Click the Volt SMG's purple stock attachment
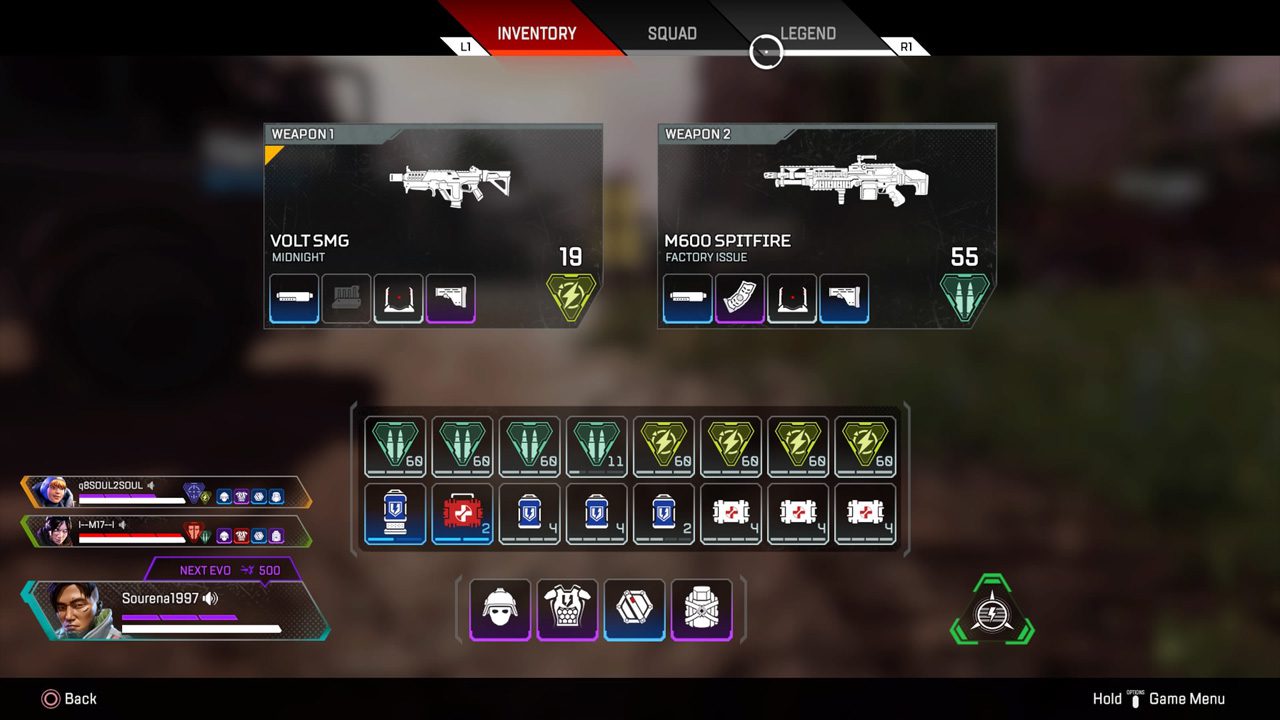 [451, 299]
